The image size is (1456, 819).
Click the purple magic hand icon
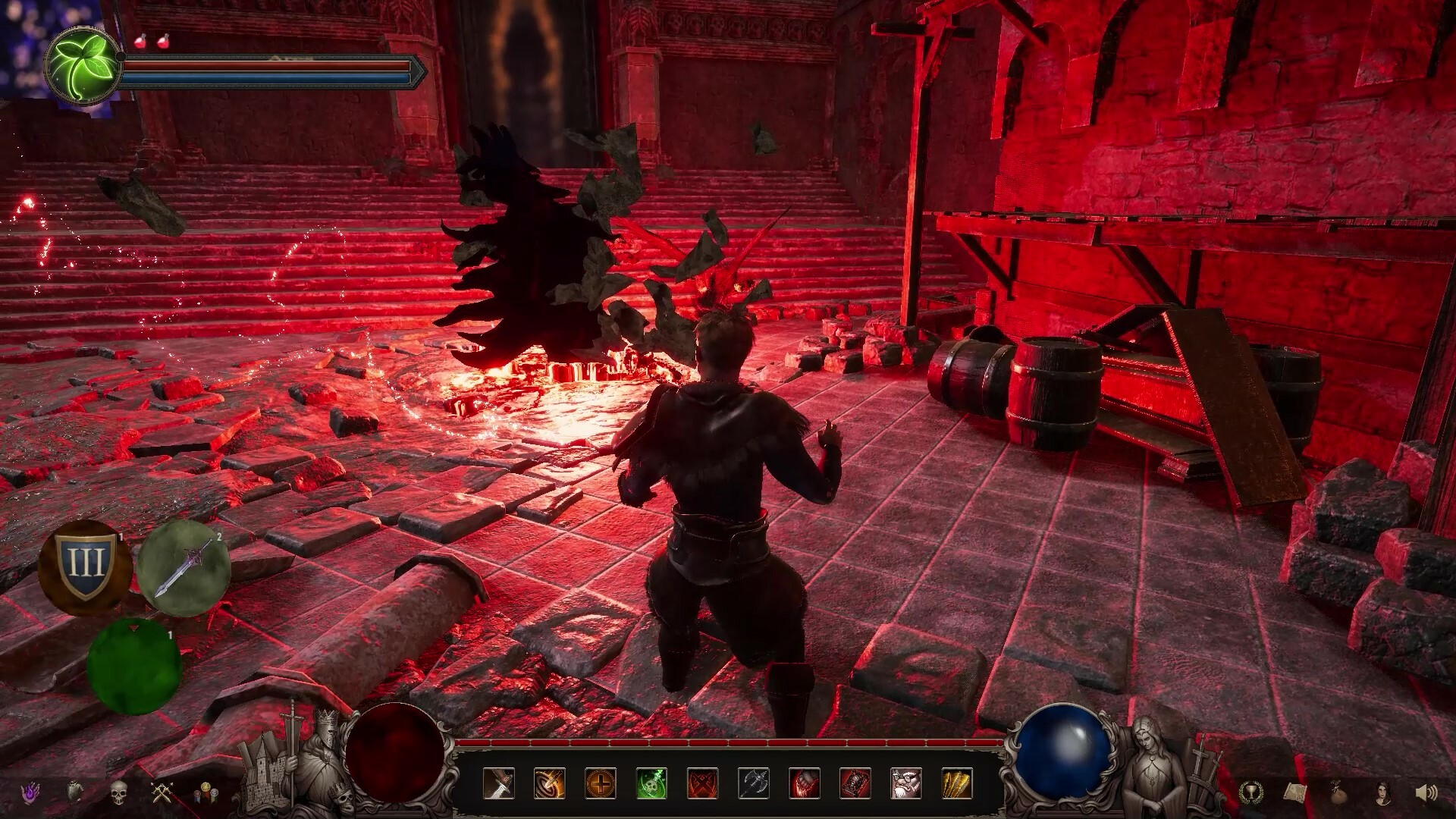point(30,792)
